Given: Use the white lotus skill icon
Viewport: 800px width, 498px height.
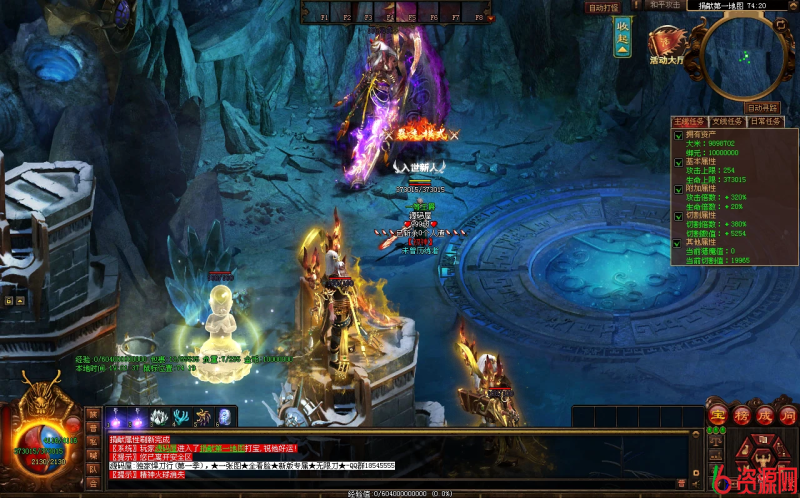Looking at the screenshot, I should pos(159,417).
